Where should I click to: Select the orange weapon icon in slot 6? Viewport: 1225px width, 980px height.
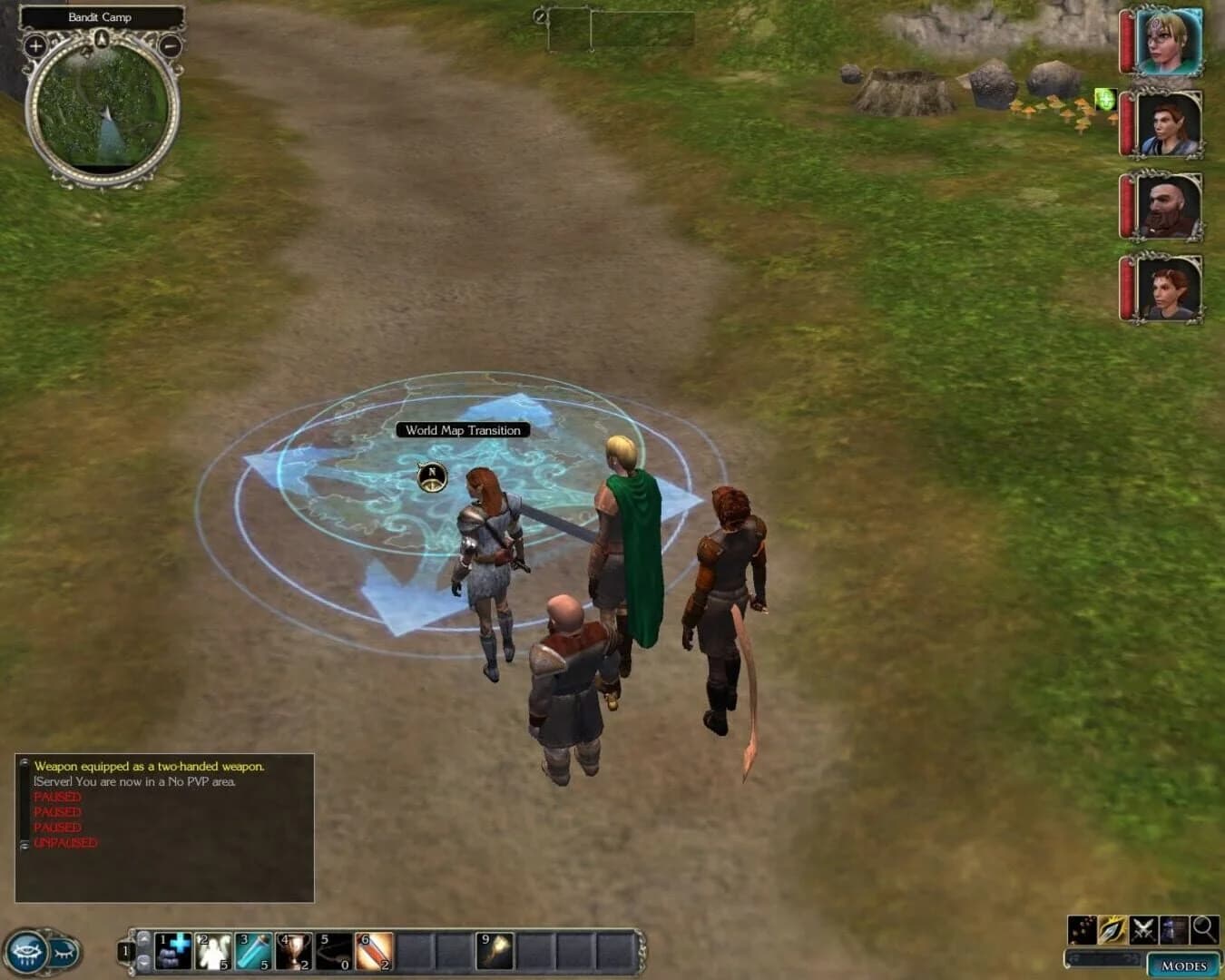point(374,950)
